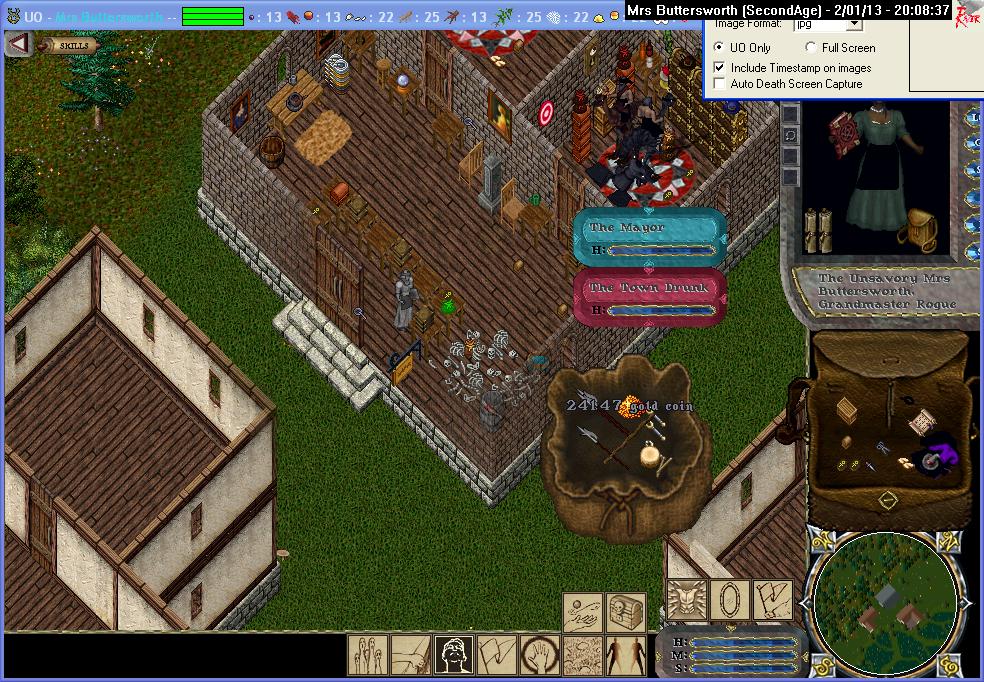Activate the skull treasure chest macro icon
The width and height of the screenshot is (984, 682).
(626, 611)
